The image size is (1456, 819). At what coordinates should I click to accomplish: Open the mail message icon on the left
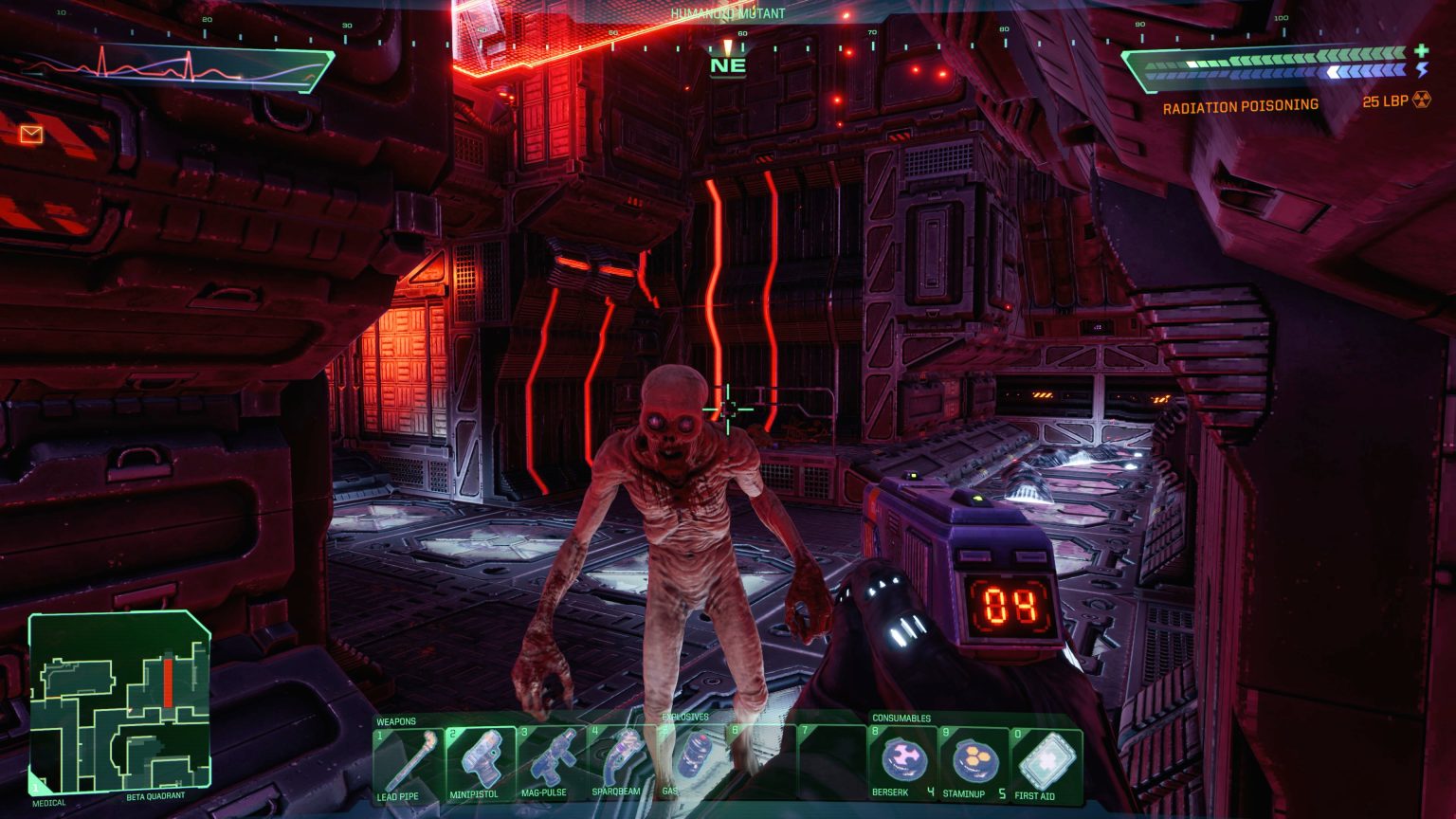click(x=31, y=135)
